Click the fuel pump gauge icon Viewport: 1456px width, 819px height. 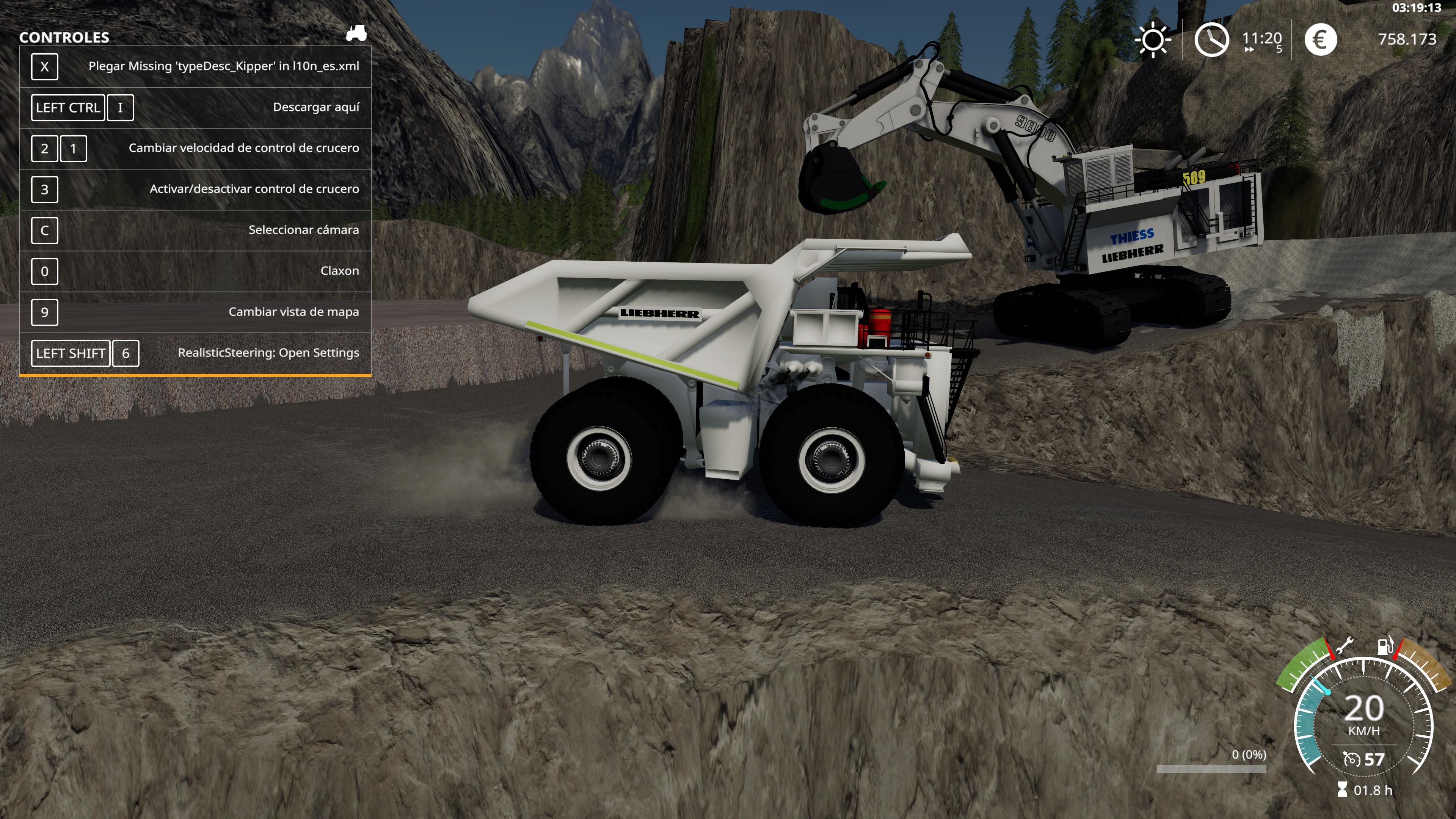click(1385, 645)
